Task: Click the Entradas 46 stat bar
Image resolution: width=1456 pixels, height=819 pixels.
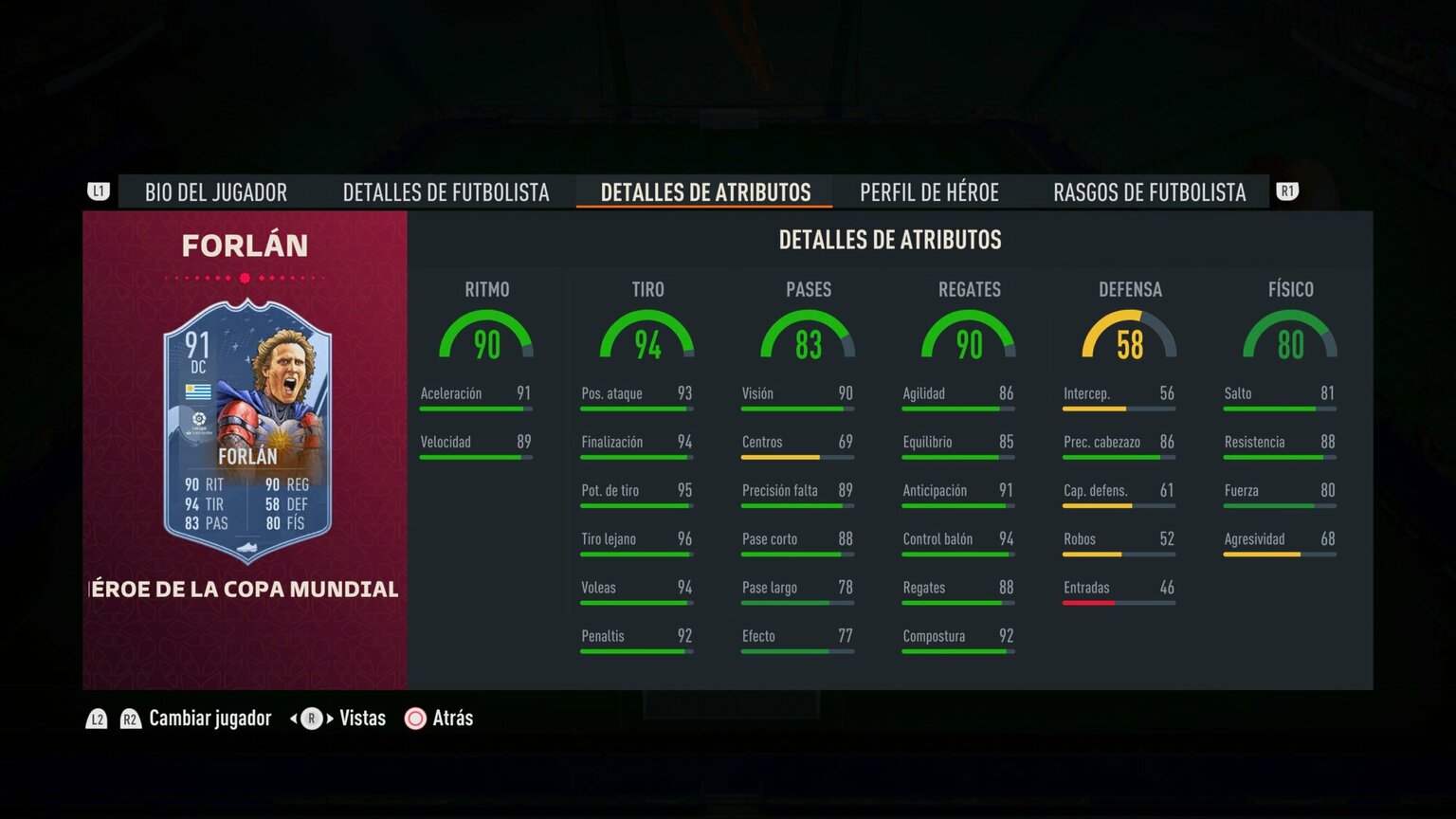Action: [1119, 594]
